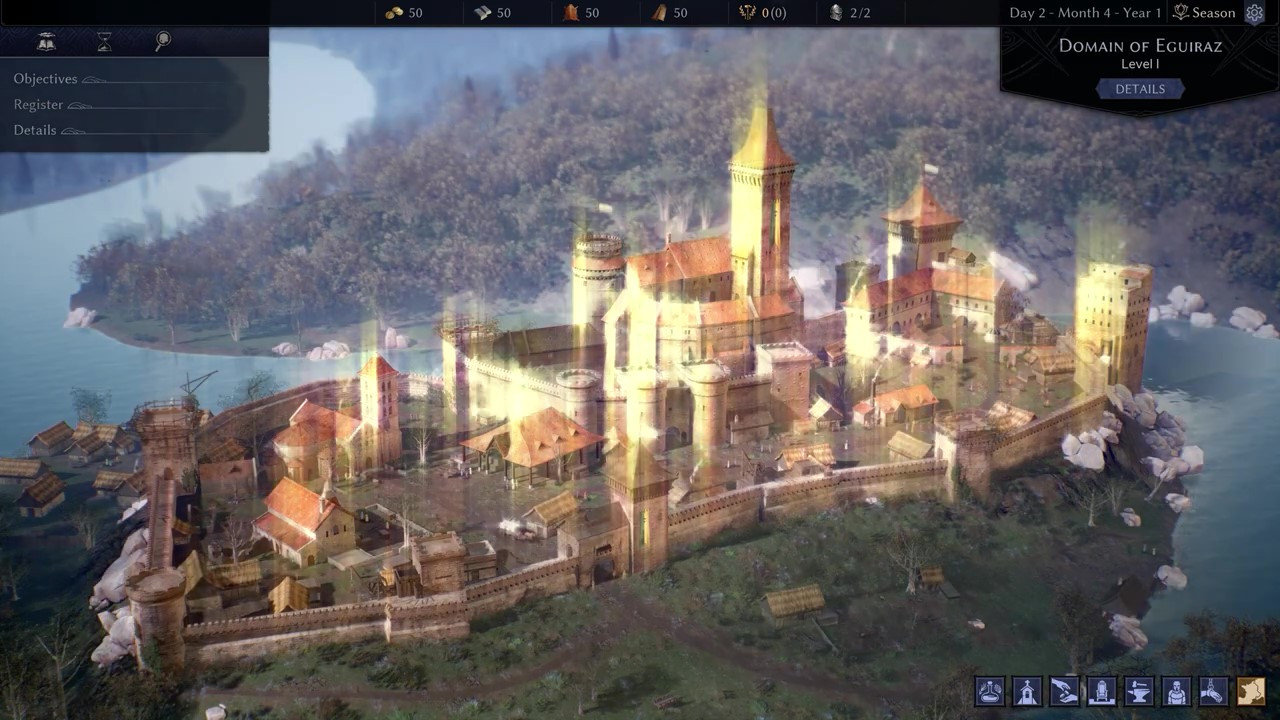Screen dimensions: 1280x720
Task: Expand the Register entry
Action: tap(38, 105)
